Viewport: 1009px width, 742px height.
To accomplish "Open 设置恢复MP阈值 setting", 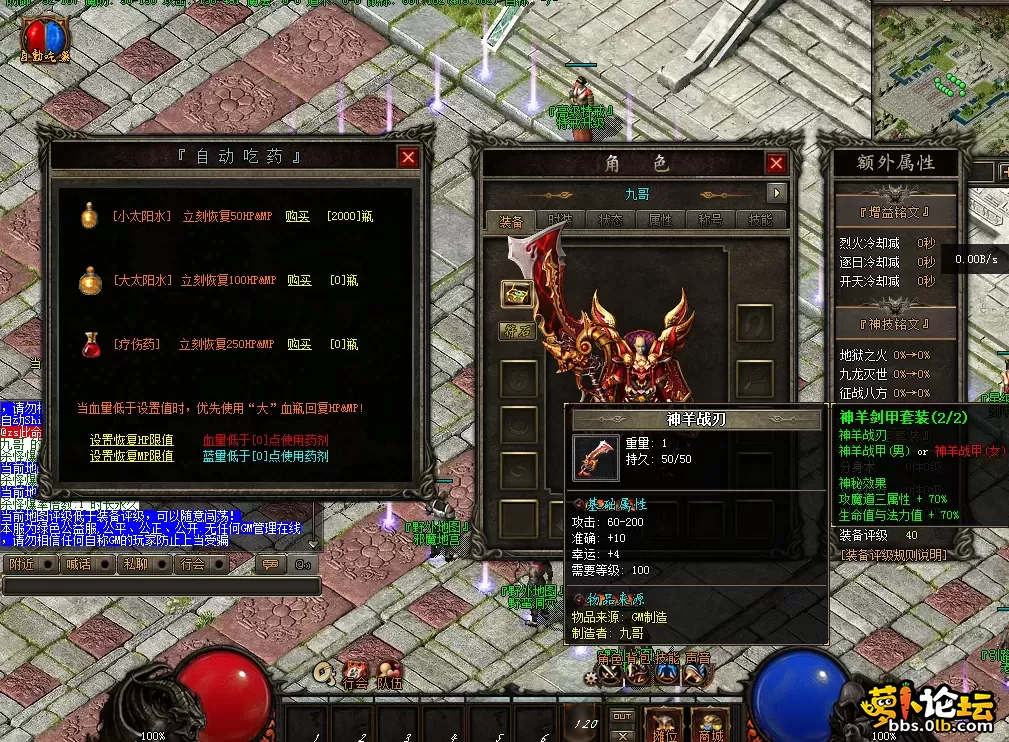I will click(x=131, y=456).
